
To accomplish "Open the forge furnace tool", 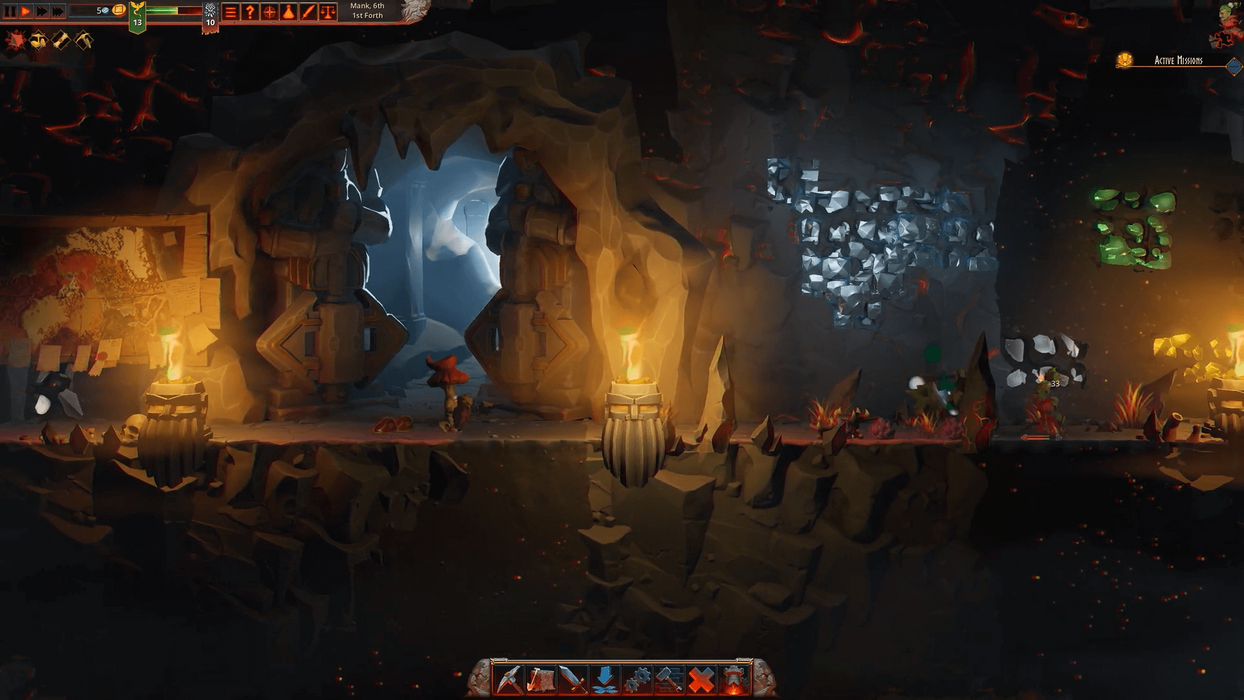I will tap(734, 679).
